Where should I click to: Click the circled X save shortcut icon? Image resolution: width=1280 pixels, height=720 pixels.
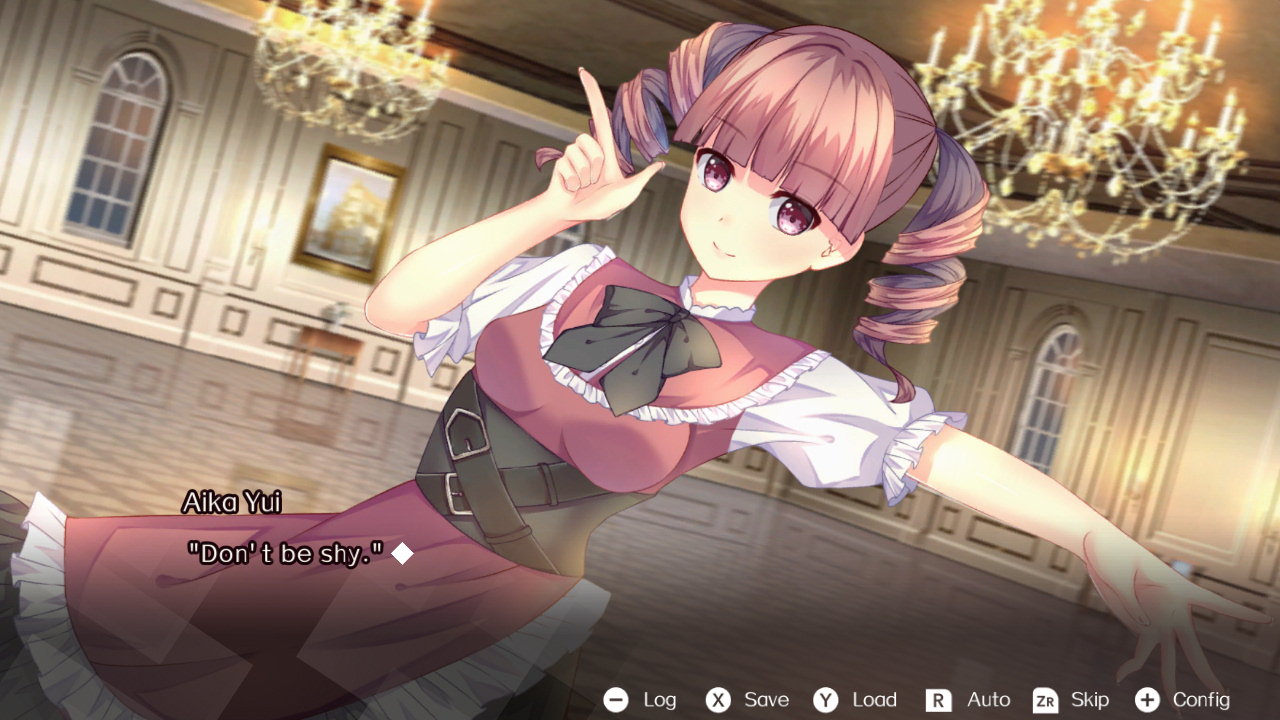716,700
